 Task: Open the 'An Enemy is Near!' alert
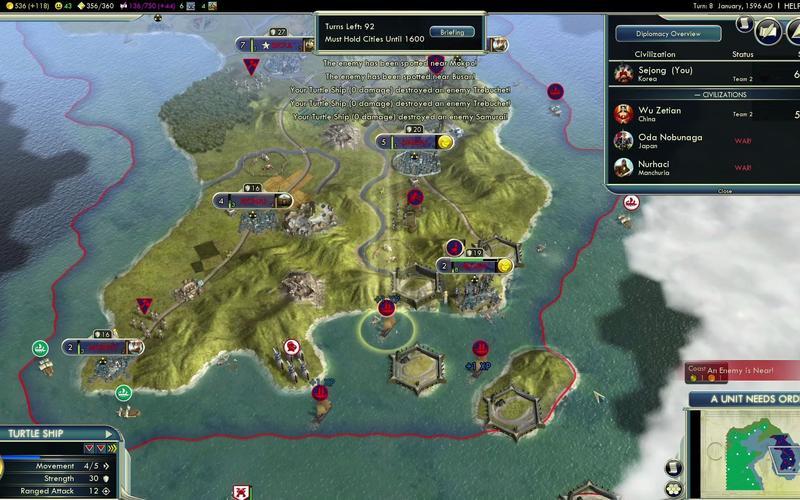point(740,370)
